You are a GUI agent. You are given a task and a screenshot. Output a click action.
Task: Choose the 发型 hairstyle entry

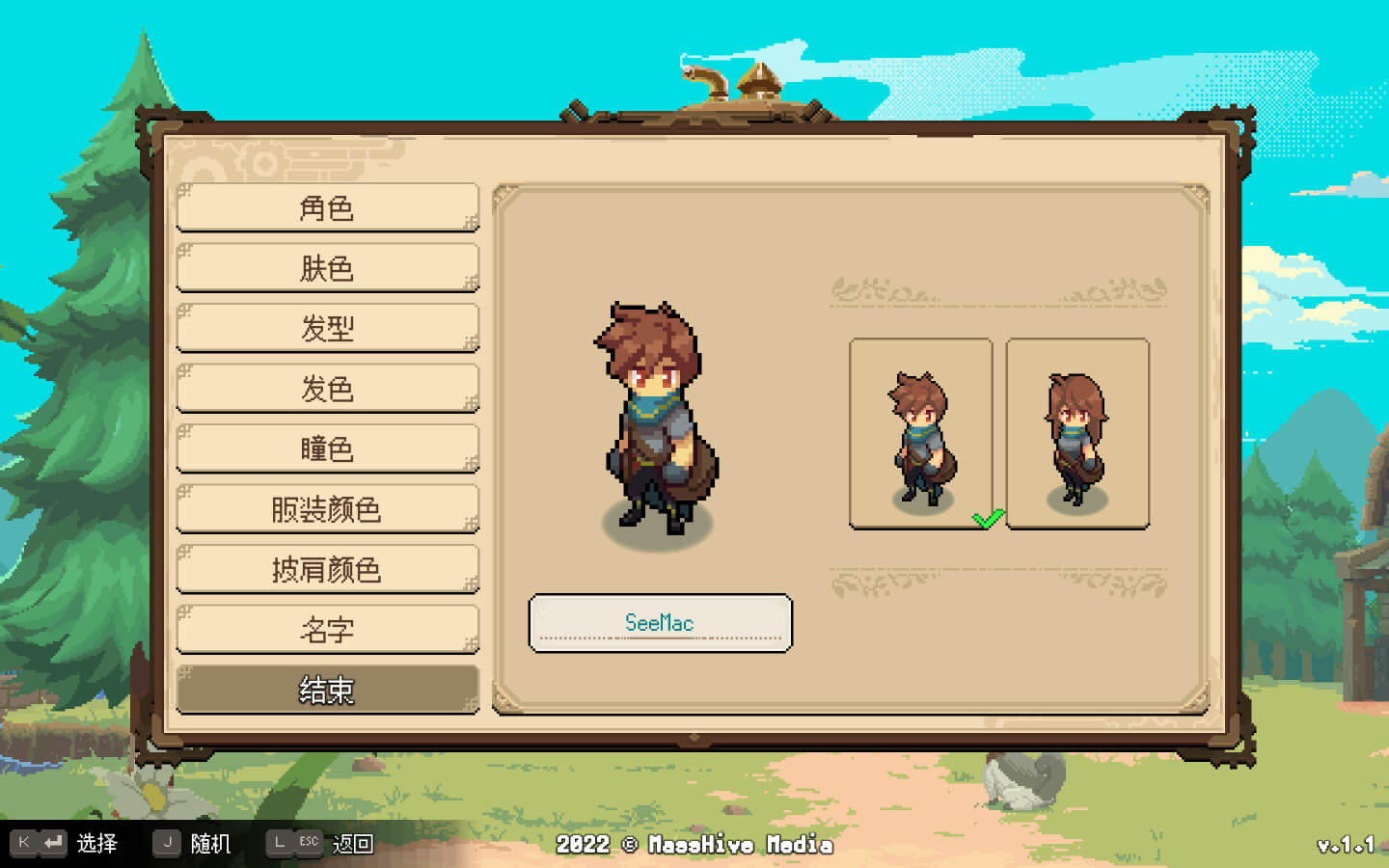pos(327,328)
